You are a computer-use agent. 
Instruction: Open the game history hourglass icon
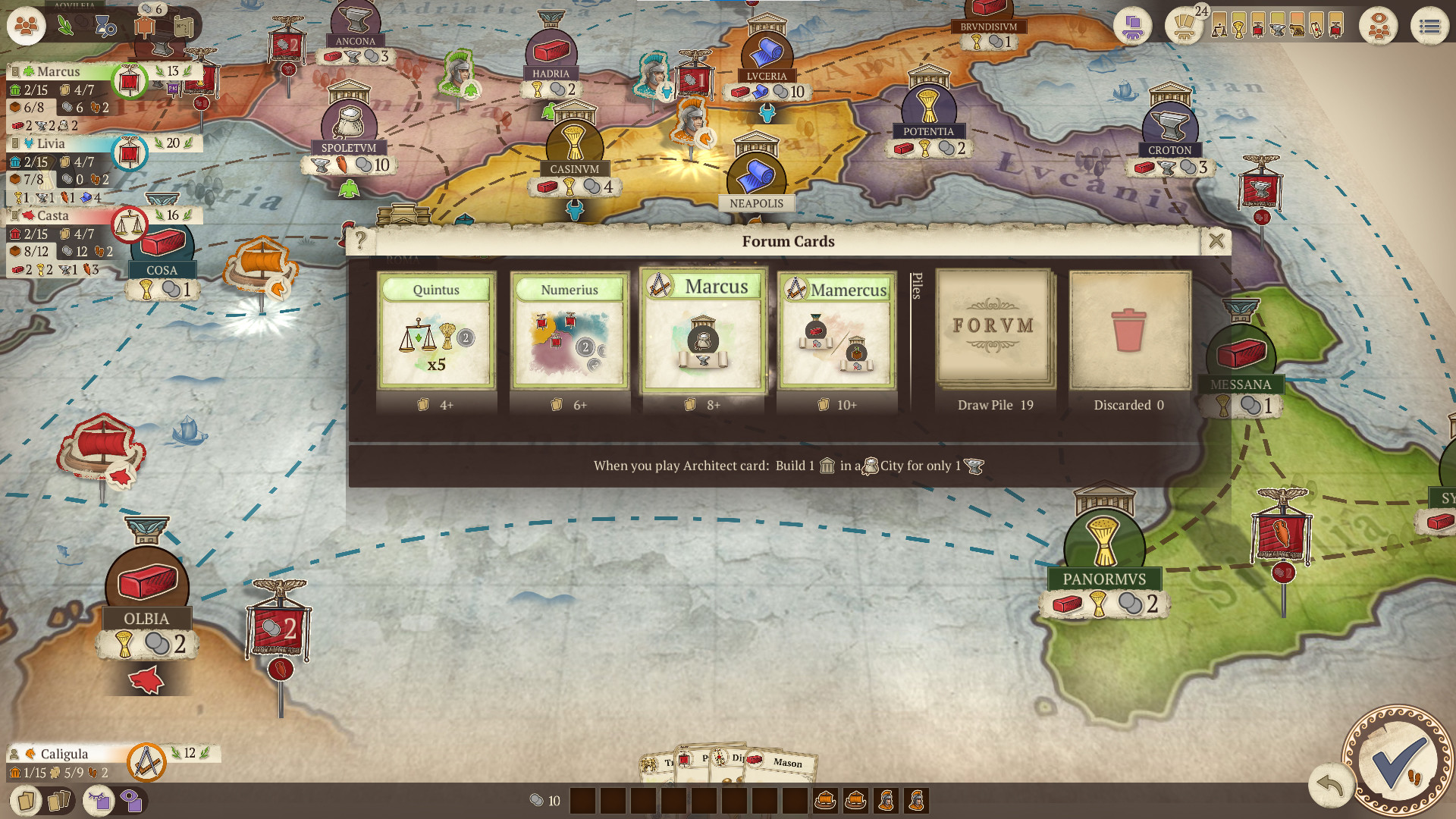coord(105,26)
